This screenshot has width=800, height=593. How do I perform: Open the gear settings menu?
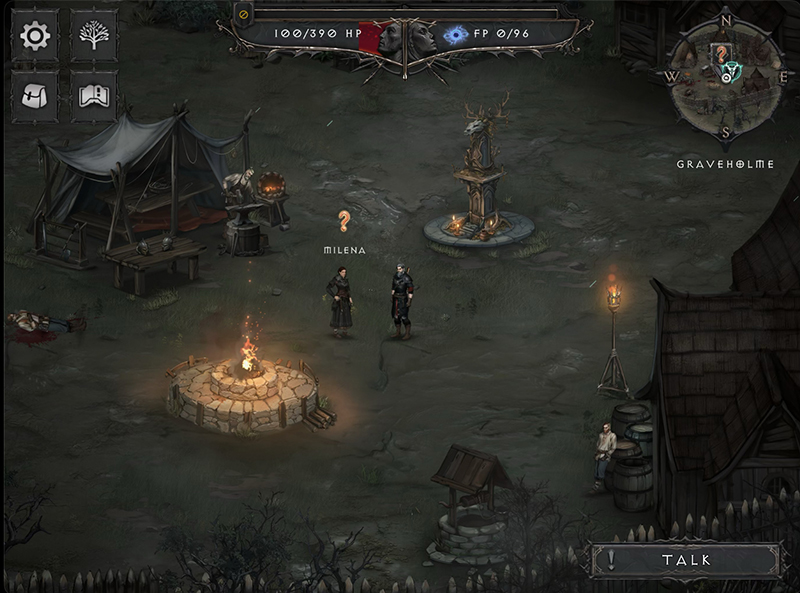point(35,37)
